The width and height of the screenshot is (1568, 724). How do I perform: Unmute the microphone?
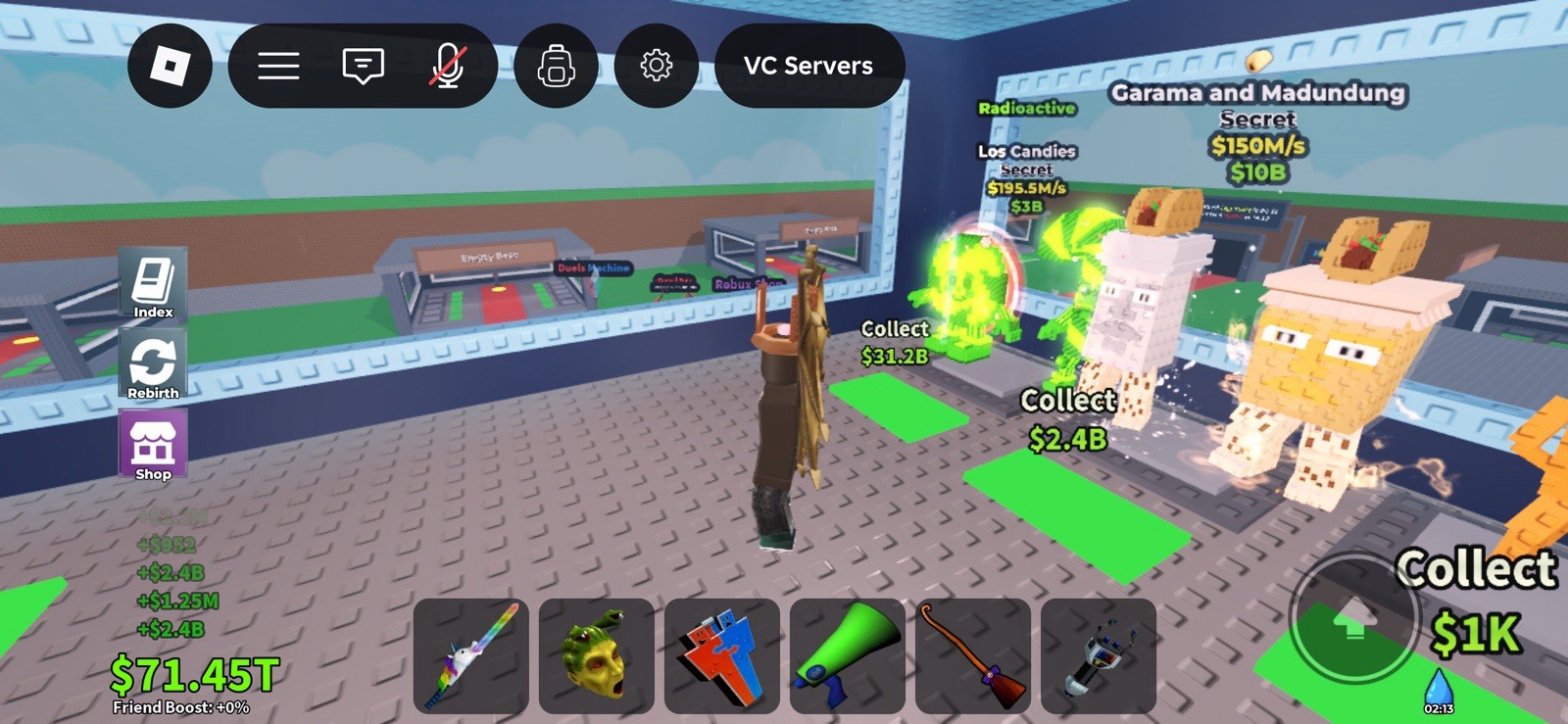[x=447, y=65]
